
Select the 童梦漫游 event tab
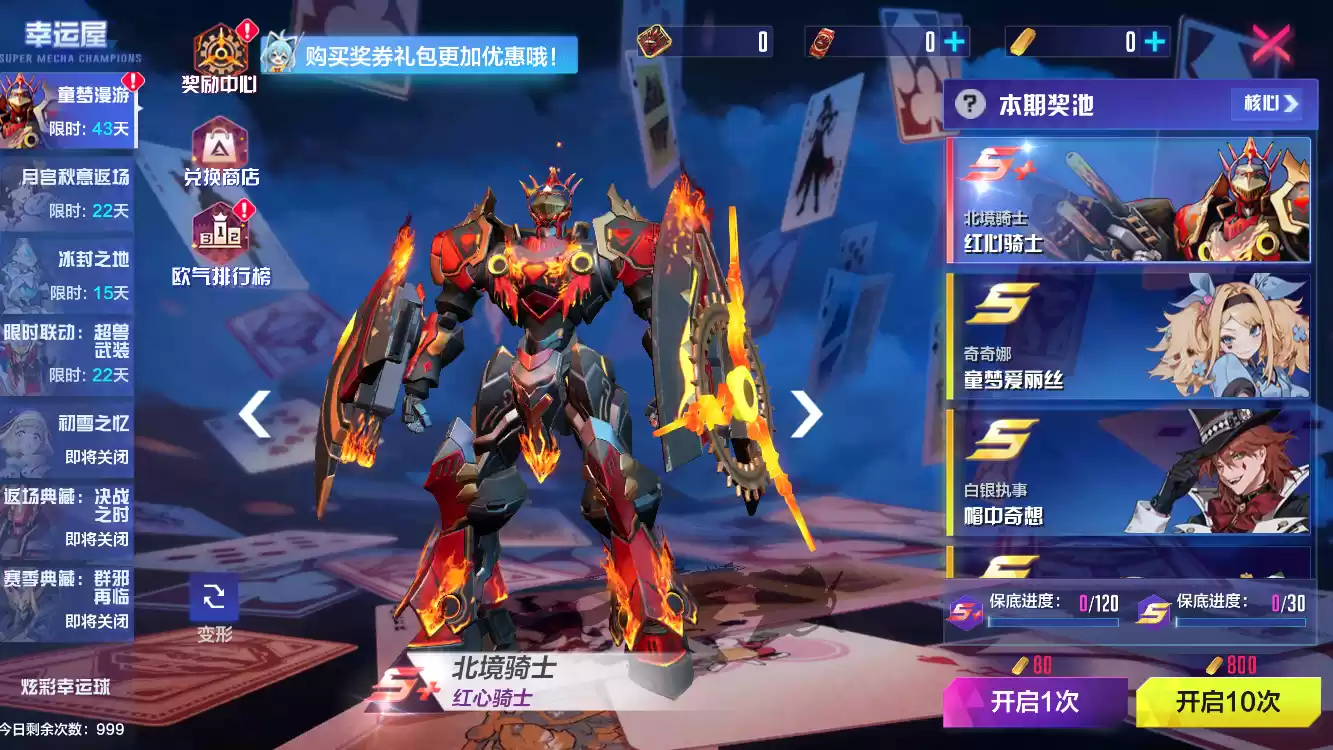[68, 110]
